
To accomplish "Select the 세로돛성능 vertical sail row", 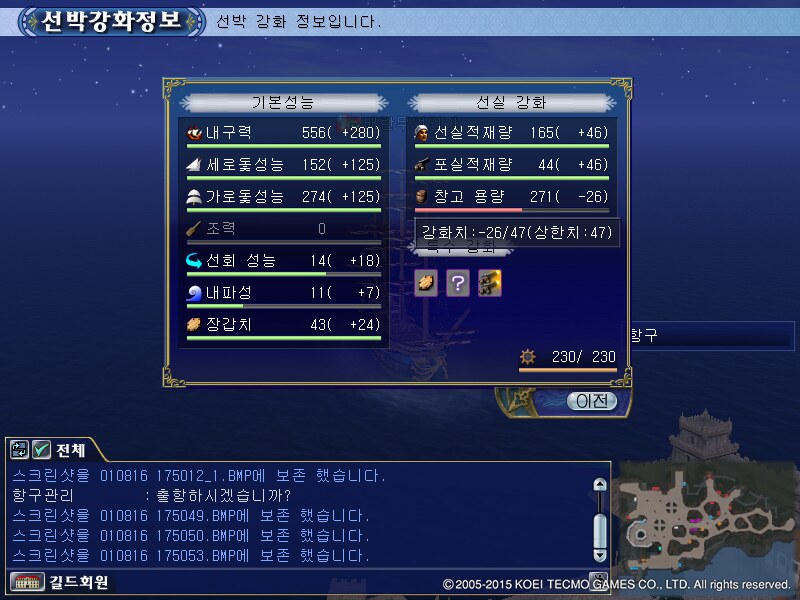I will click(283, 165).
